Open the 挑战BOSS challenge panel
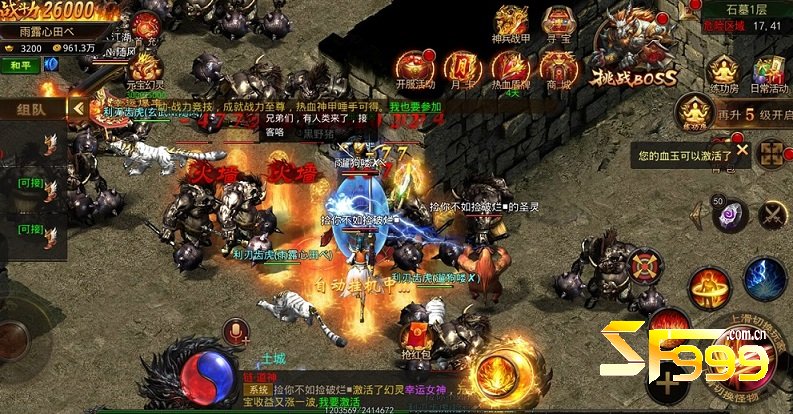The image size is (793, 414). [634, 52]
